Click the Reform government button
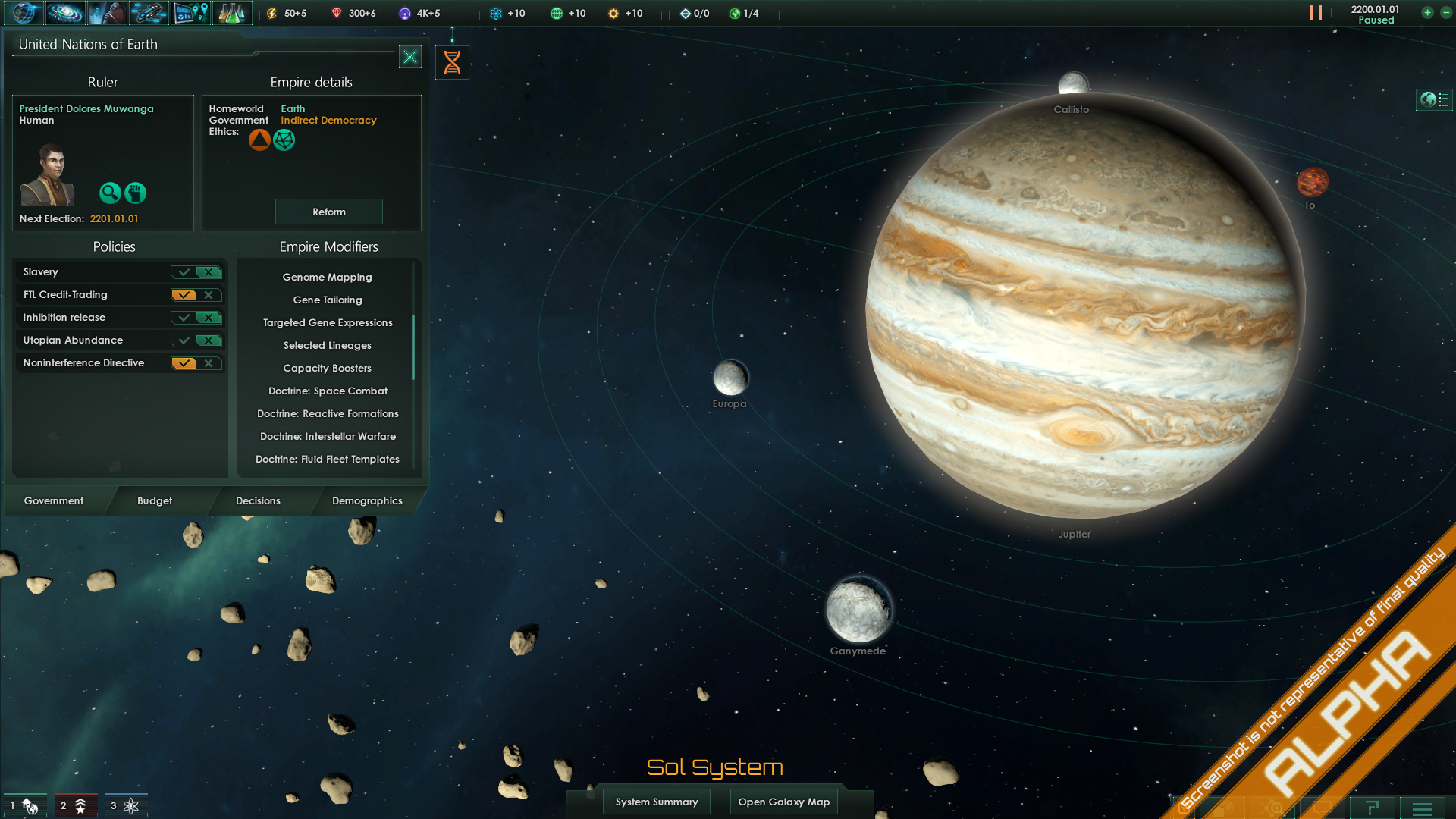Image resolution: width=1456 pixels, height=819 pixels. click(328, 212)
